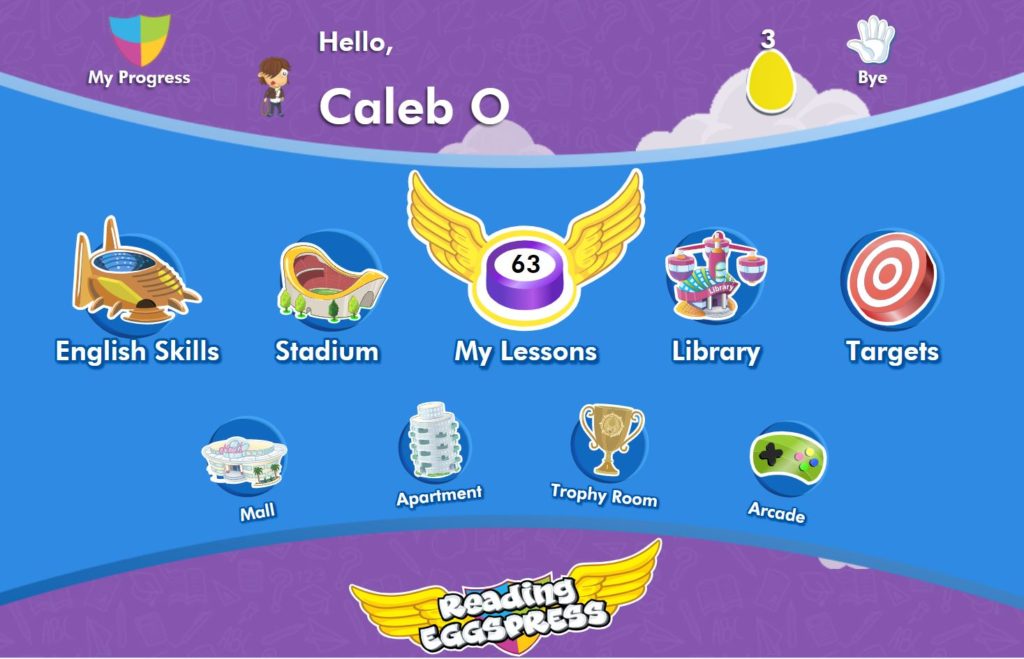Click the Bye waving hand
Screen dimensions: 1024x659
tap(870, 42)
